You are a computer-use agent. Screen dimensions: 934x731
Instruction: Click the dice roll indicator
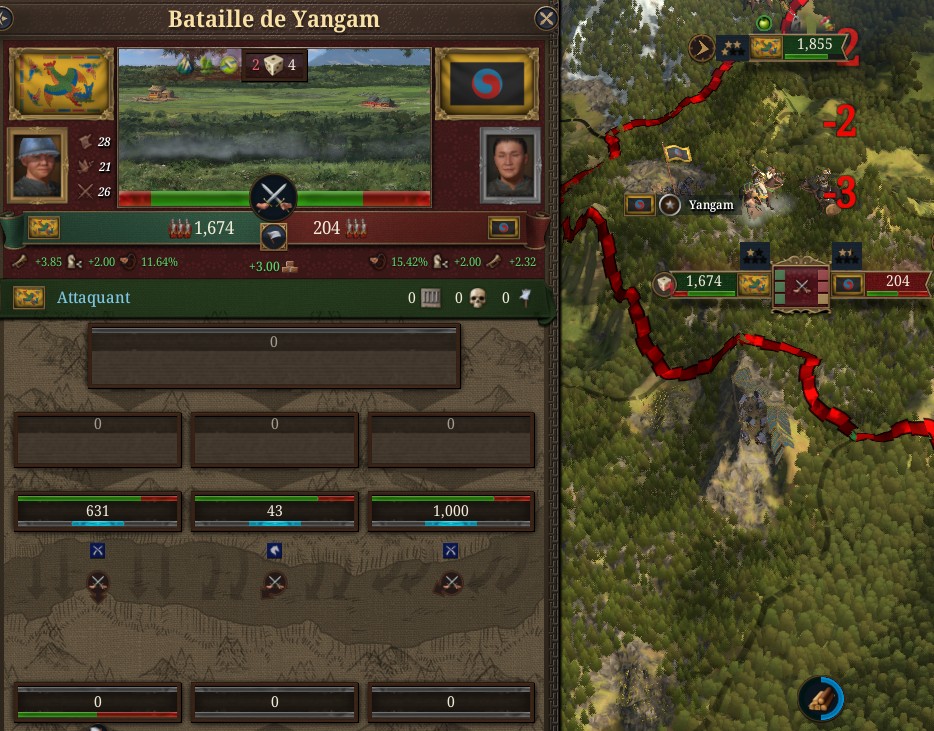(274, 66)
